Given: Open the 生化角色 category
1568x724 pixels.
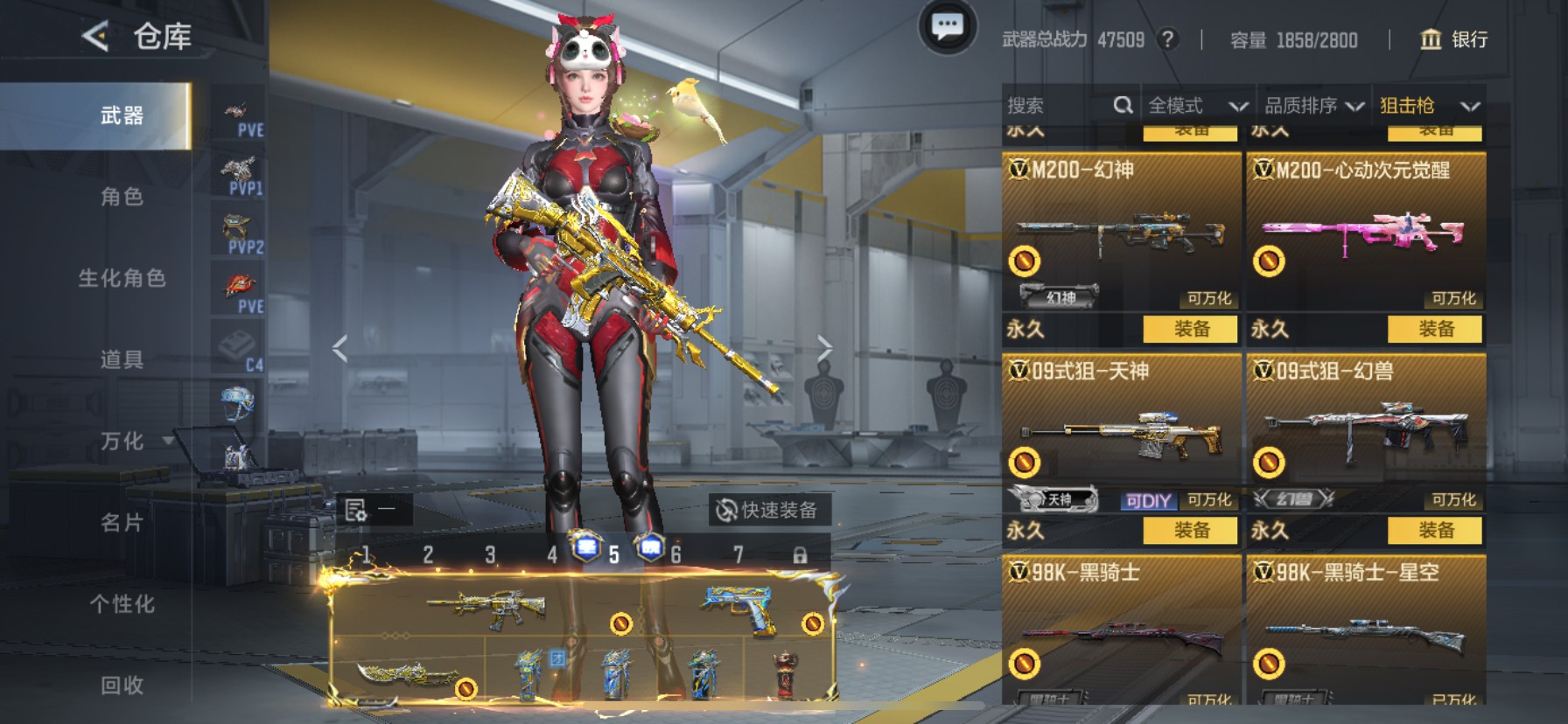Looking at the screenshot, I should click(x=122, y=278).
